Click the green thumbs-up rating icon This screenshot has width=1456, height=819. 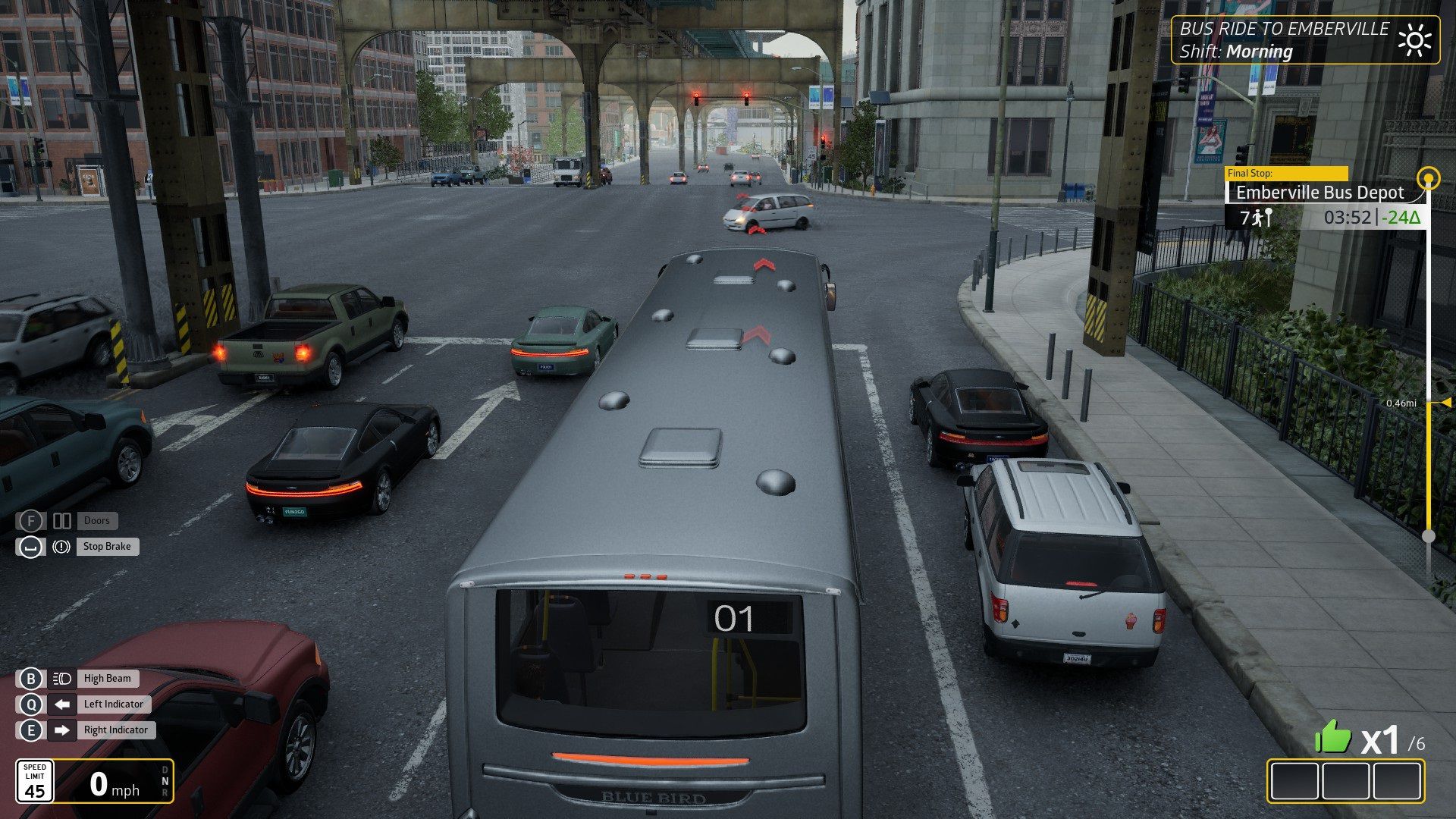point(1332,736)
